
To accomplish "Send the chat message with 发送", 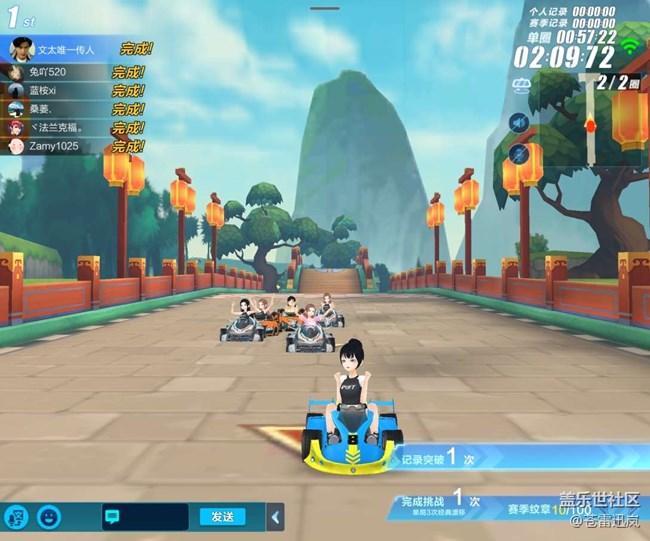I will point(222,517).
